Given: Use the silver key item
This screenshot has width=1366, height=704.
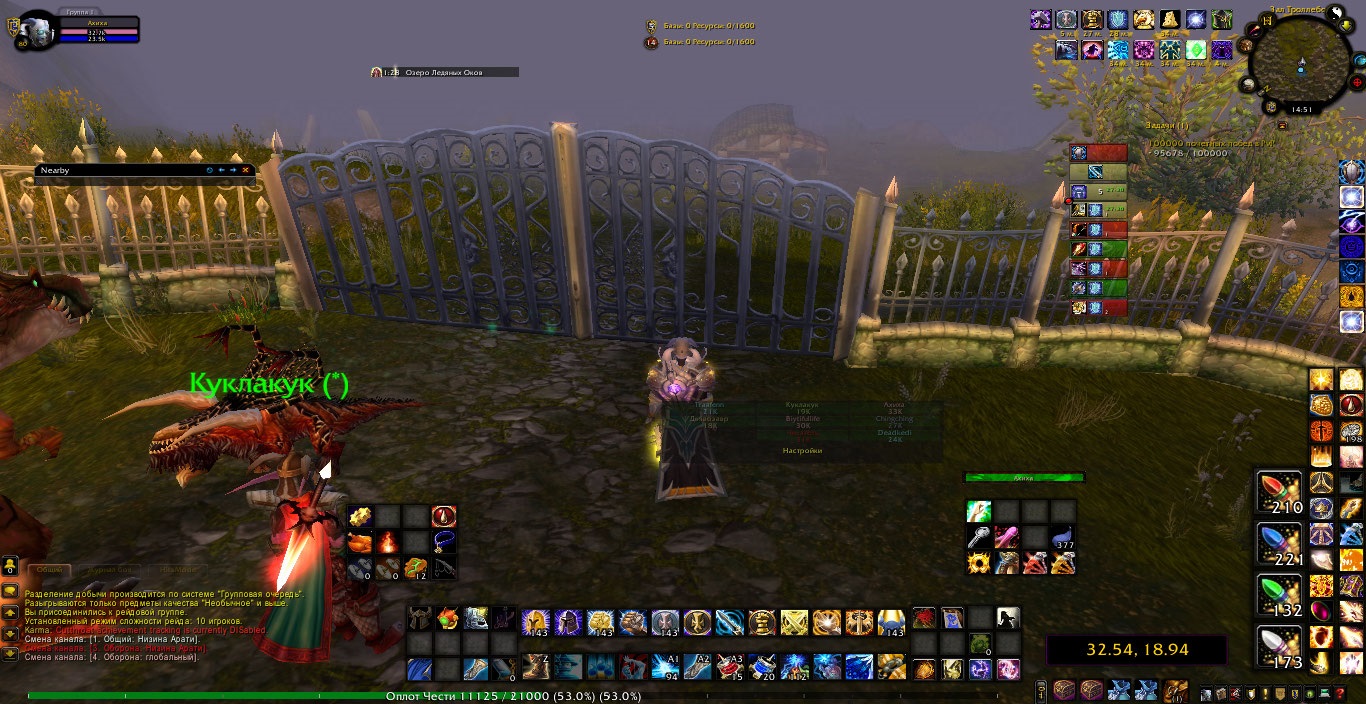Looking at the screenshot, I should pos(978,538).
